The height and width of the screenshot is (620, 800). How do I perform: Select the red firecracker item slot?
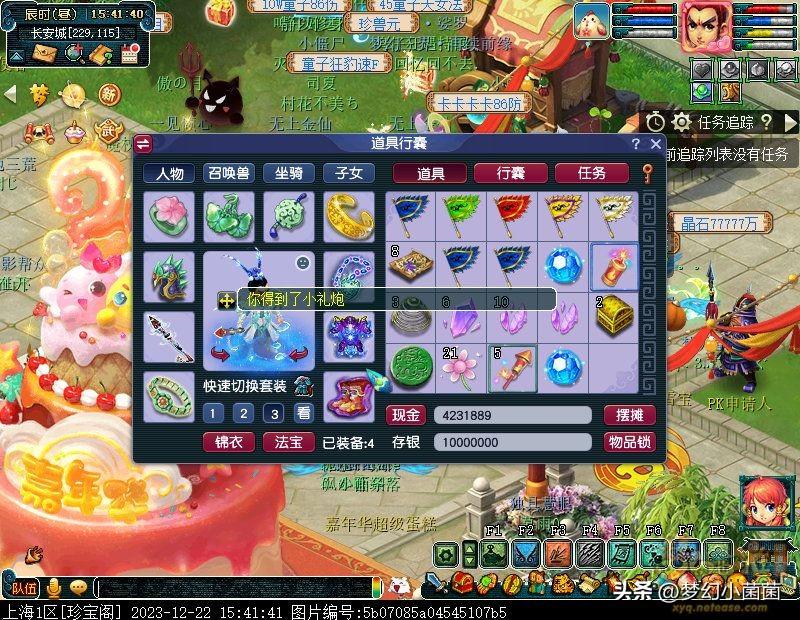tap(614, 266)
